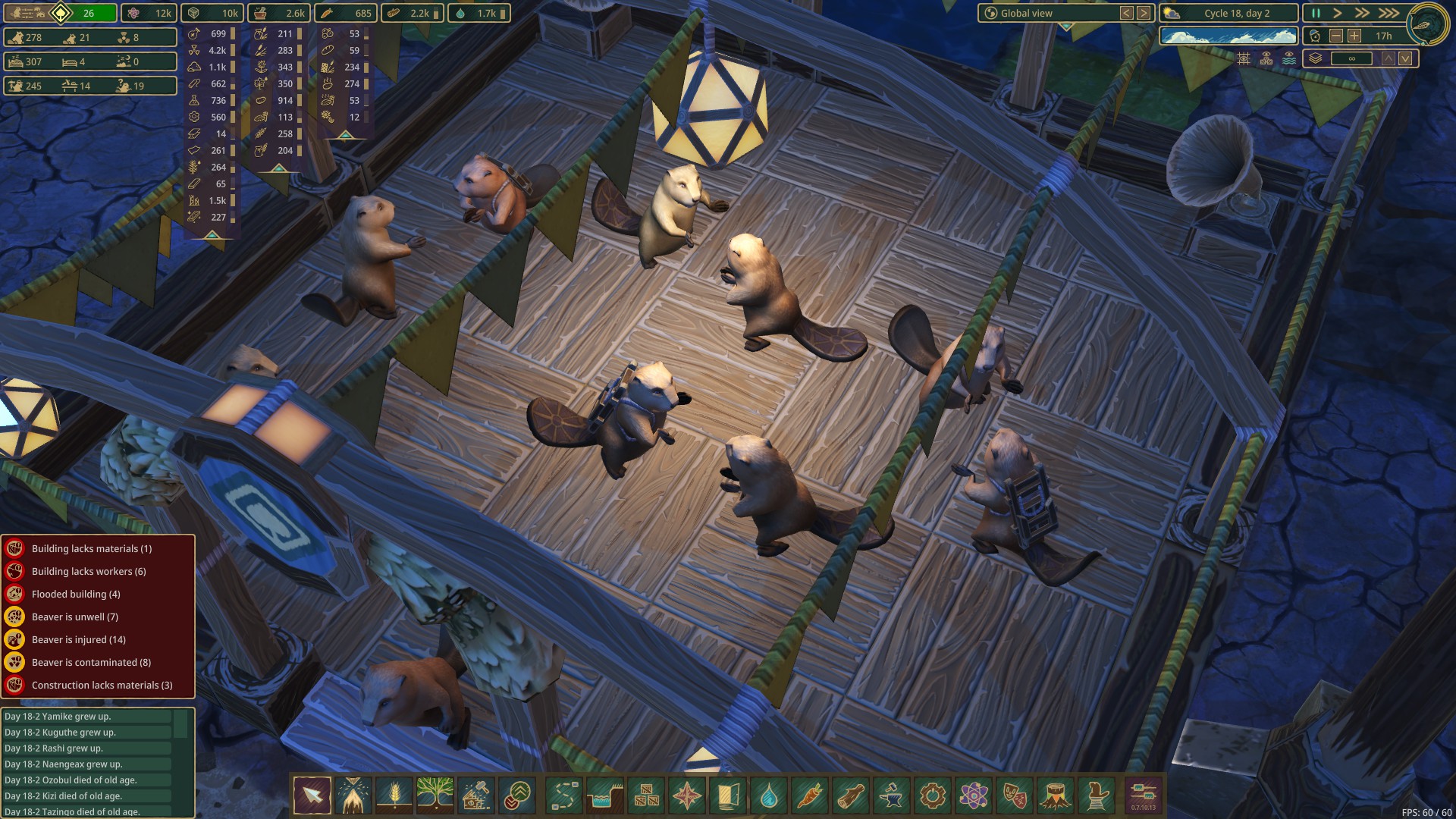Show the 'Beaver is injured (14)' alert
Image resolution: width=1456 pixels, height=819 pixels.
coord(79,639)
